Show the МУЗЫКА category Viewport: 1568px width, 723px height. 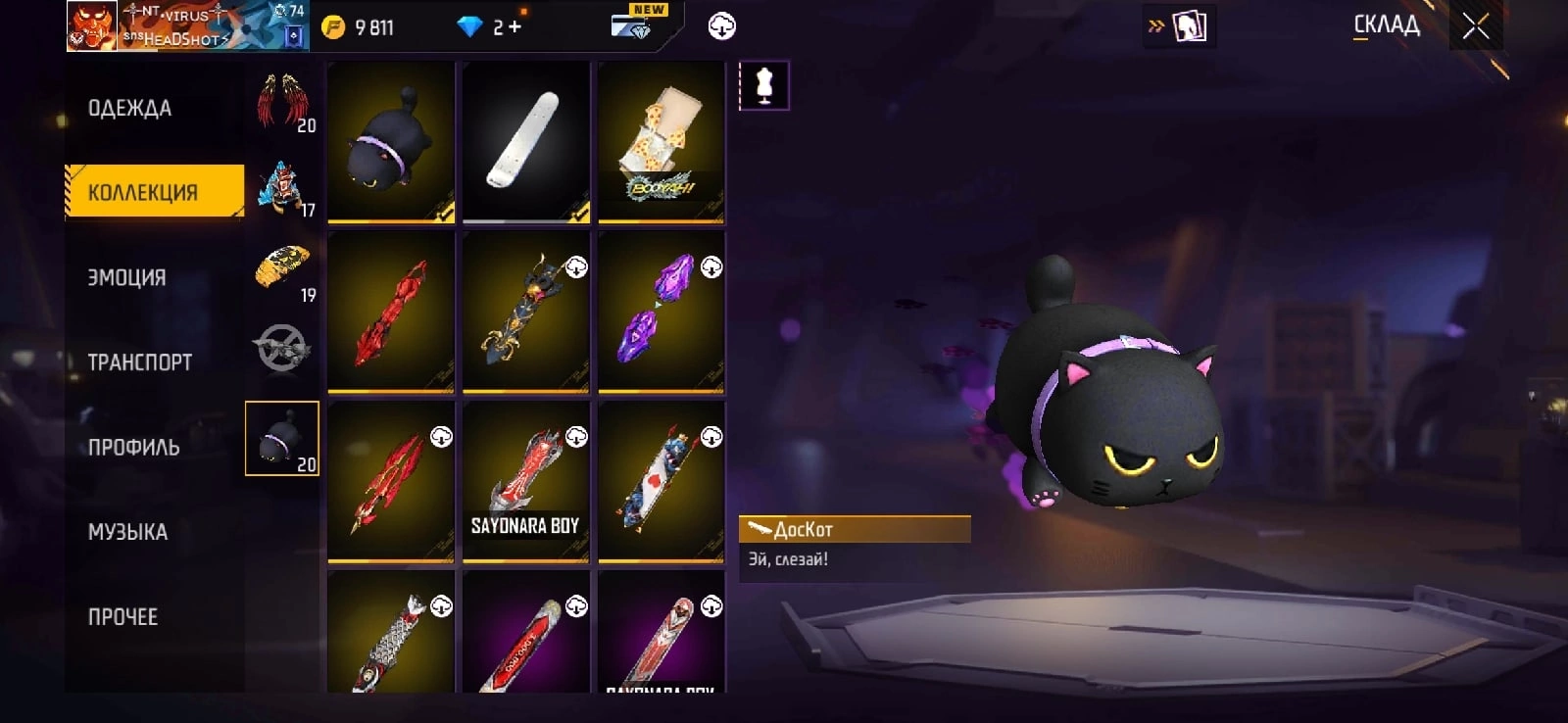128,532
